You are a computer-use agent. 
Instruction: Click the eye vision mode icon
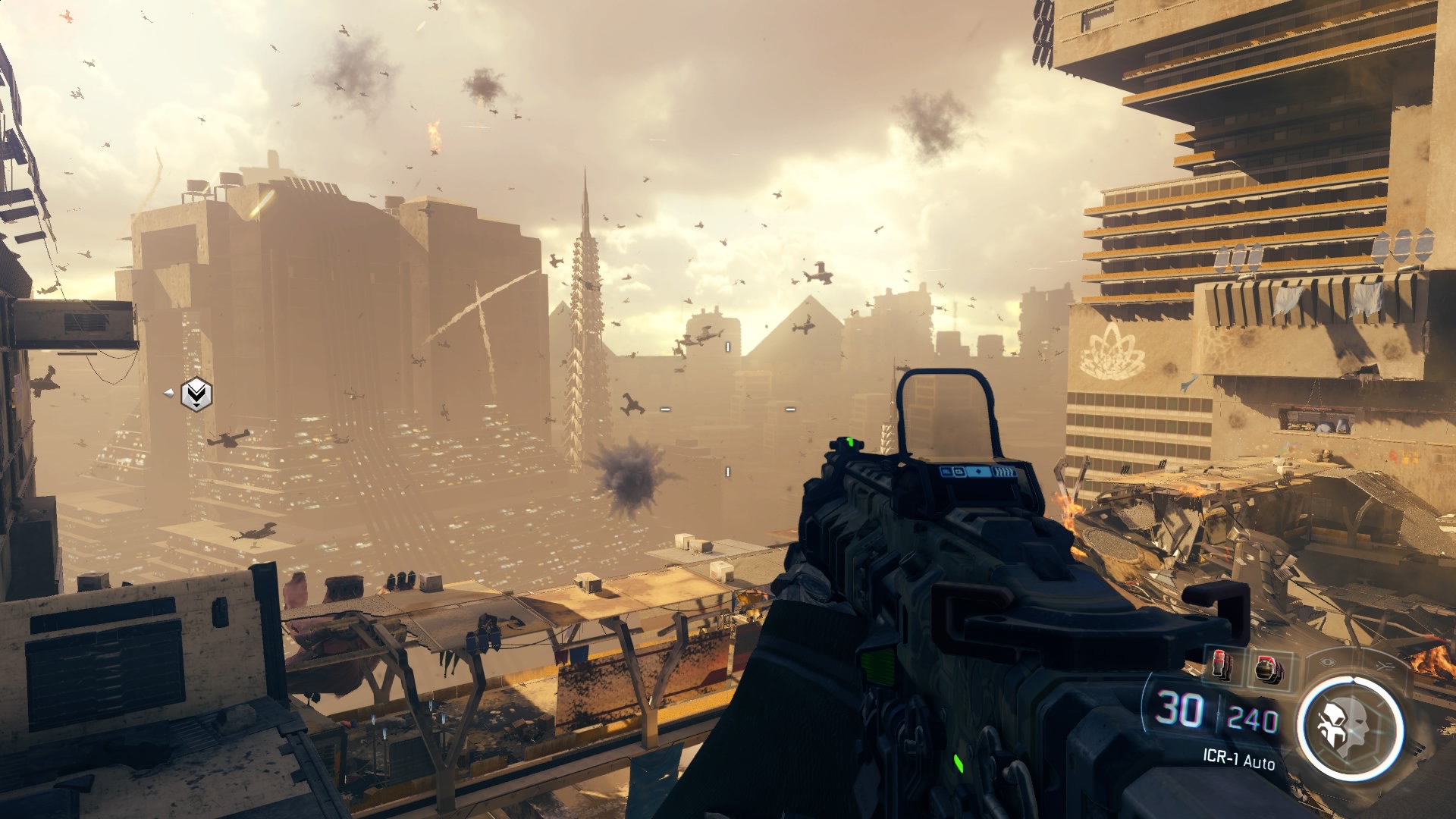1326,662
